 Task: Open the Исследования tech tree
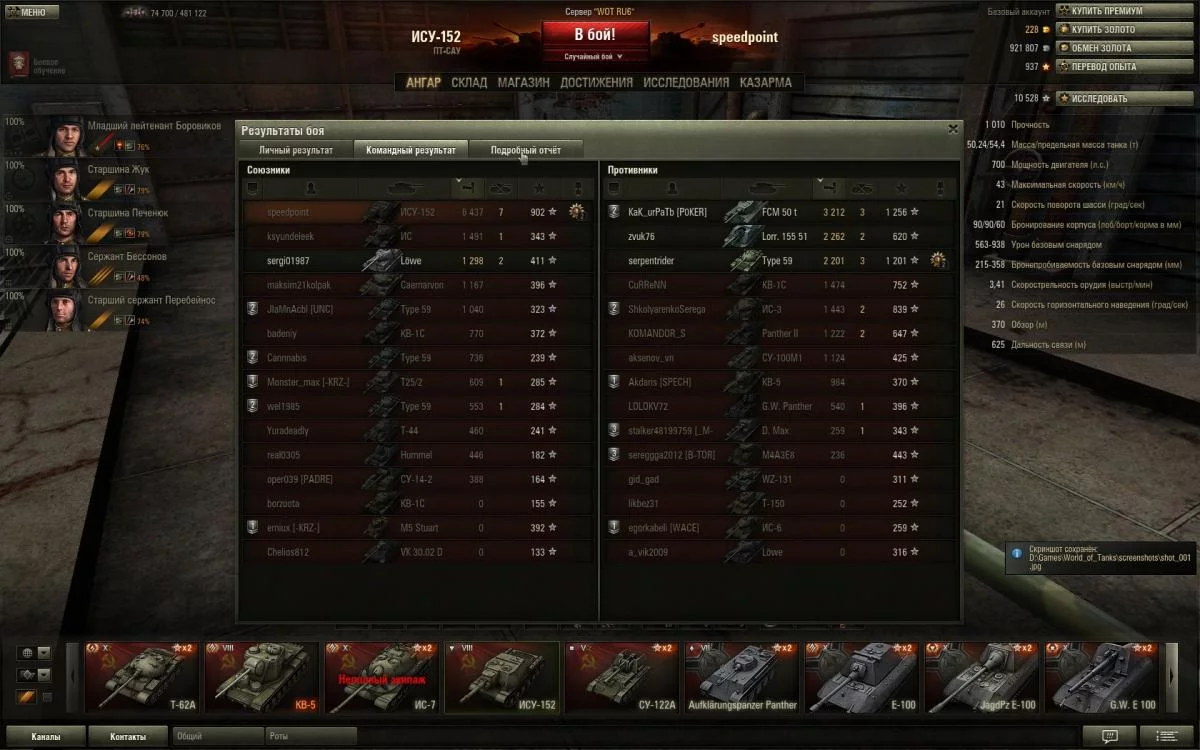(686, 83)
